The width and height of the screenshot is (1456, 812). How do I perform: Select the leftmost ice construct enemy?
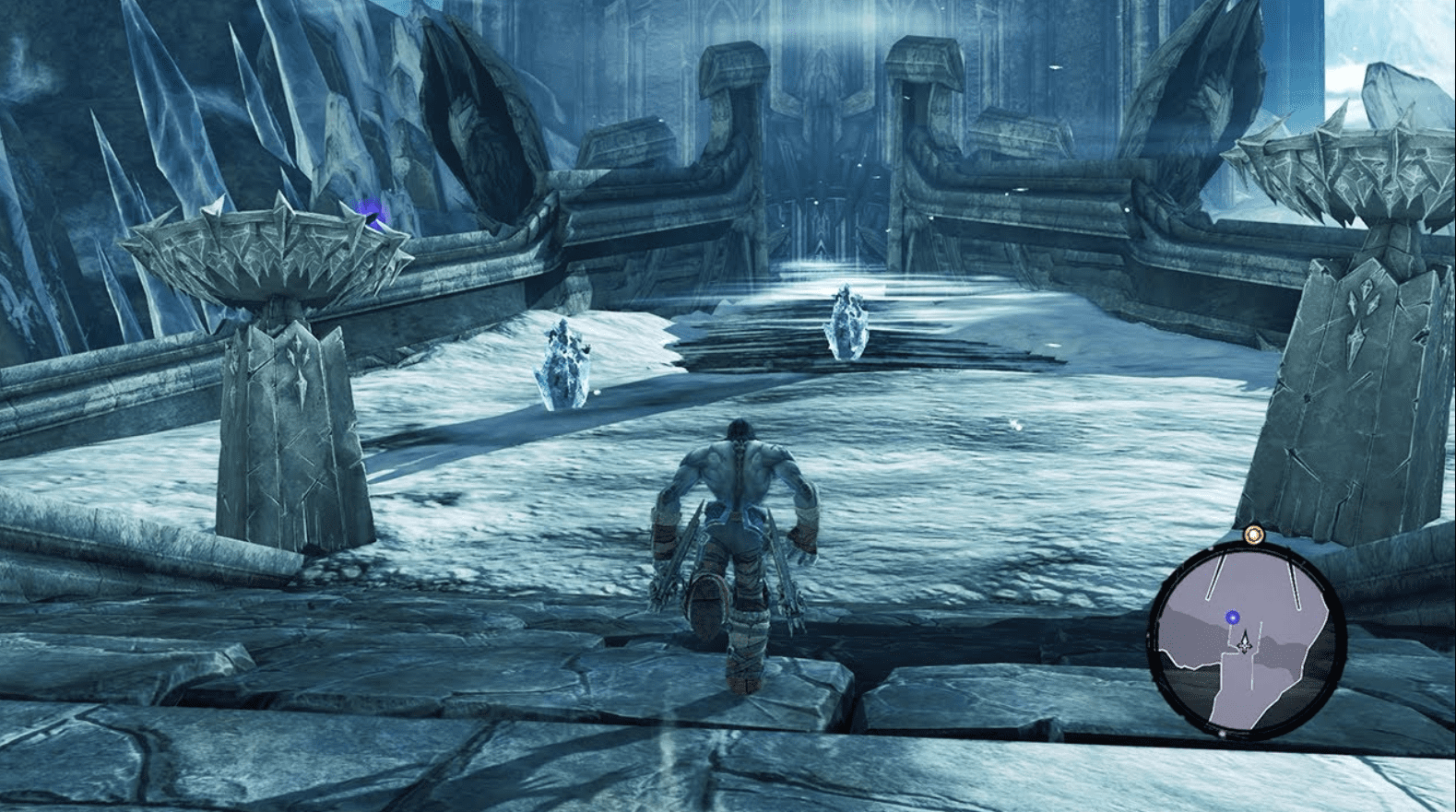pyautogui.click(x=562, y=359)
